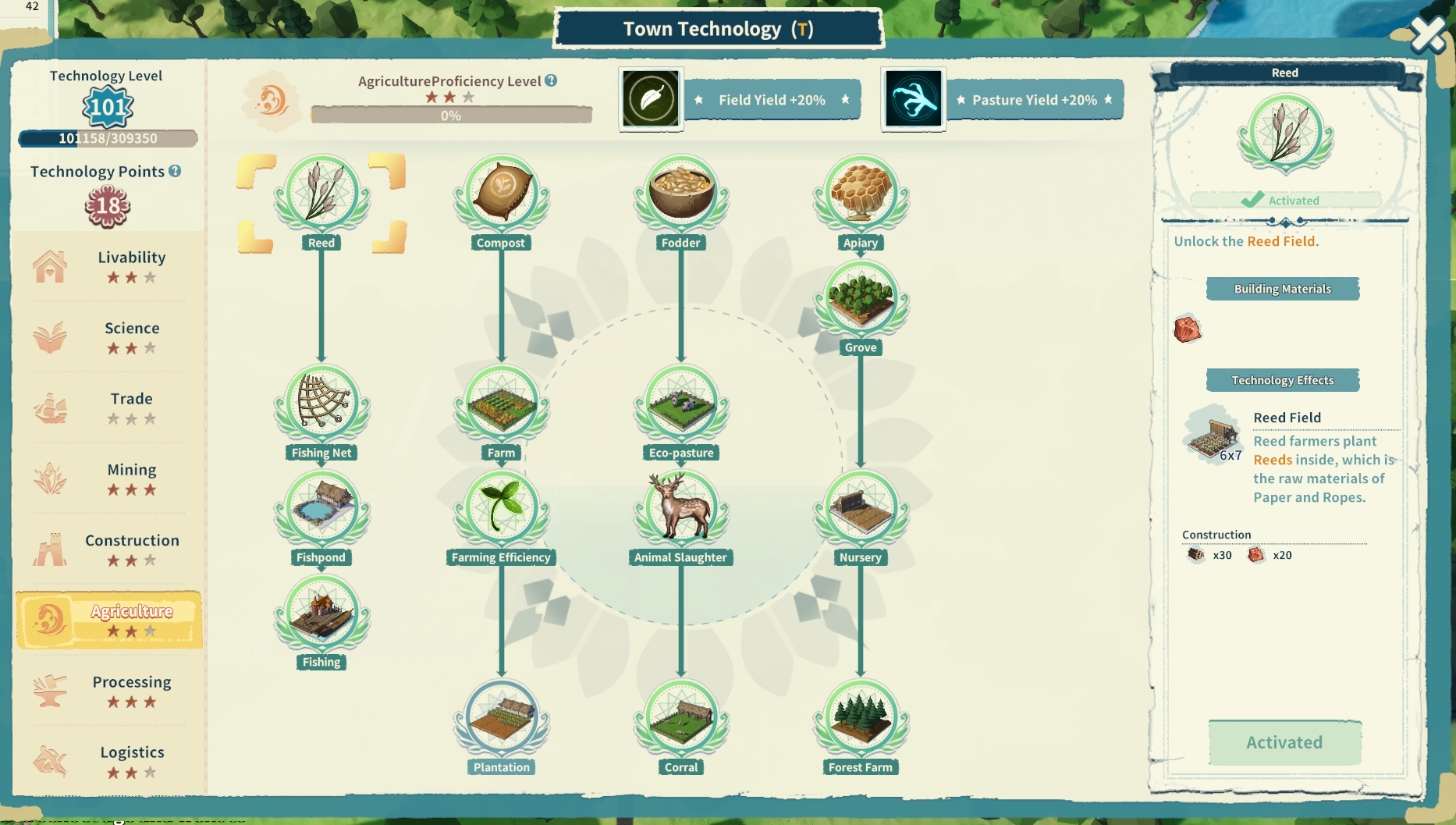Switch to the Livability category

pyautogui.click(x=108, y=266)
